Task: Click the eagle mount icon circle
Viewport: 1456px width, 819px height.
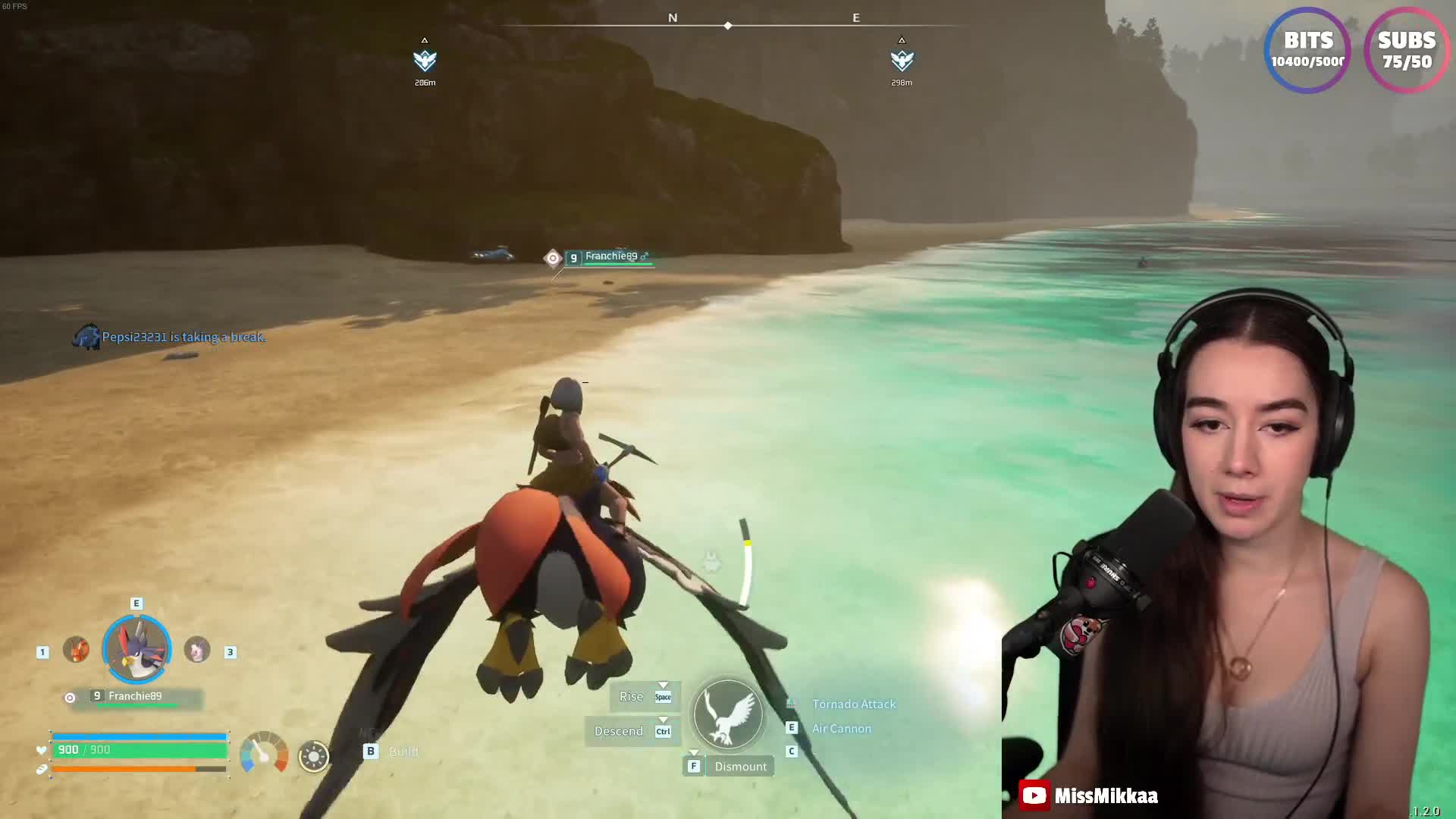Action: coord(728,714)
